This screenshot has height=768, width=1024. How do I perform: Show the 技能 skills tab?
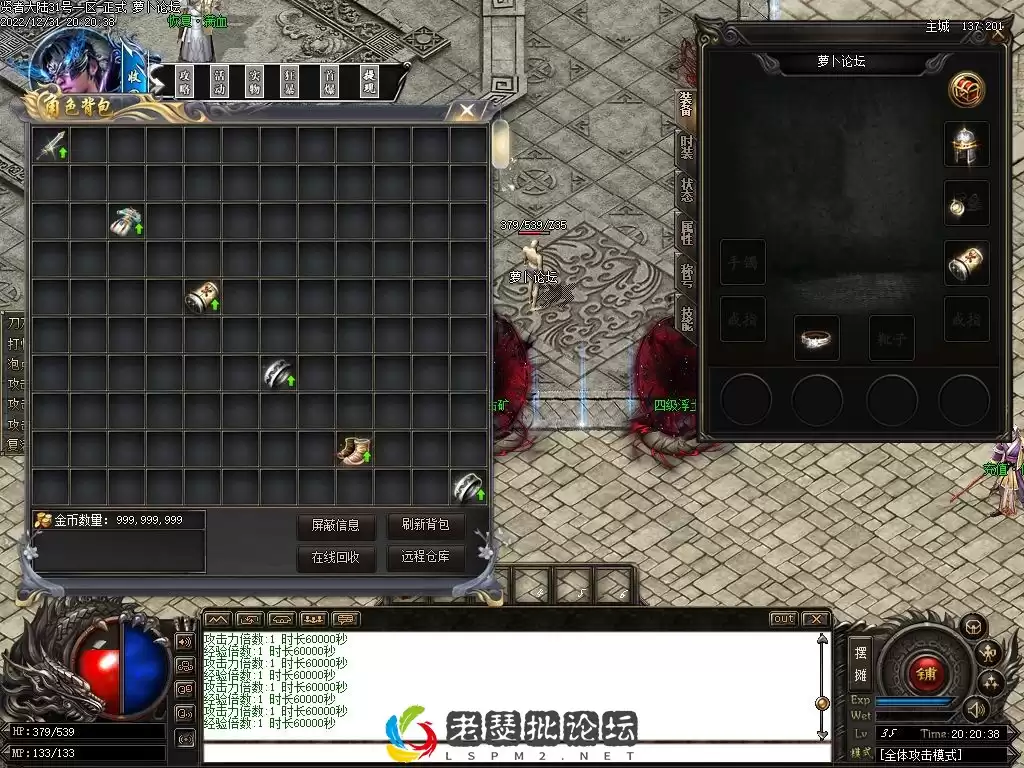click(x=687, y=318)
